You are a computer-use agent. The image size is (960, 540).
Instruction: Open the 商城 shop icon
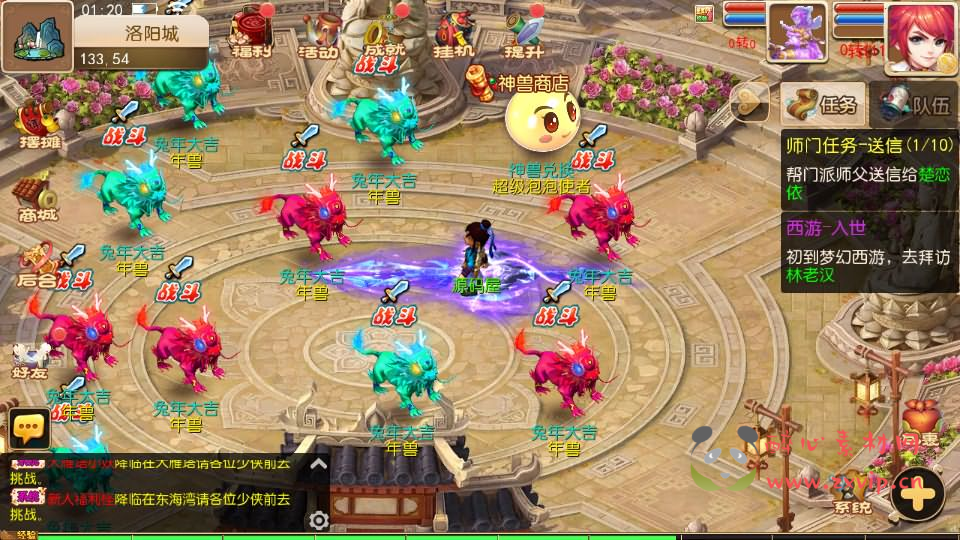[35, 197]
